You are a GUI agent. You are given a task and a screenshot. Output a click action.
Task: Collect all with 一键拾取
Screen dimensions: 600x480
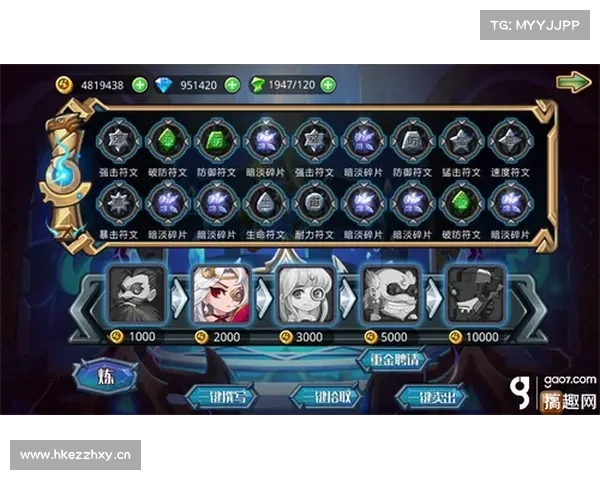pyautogui.click(x=323, y=397)
